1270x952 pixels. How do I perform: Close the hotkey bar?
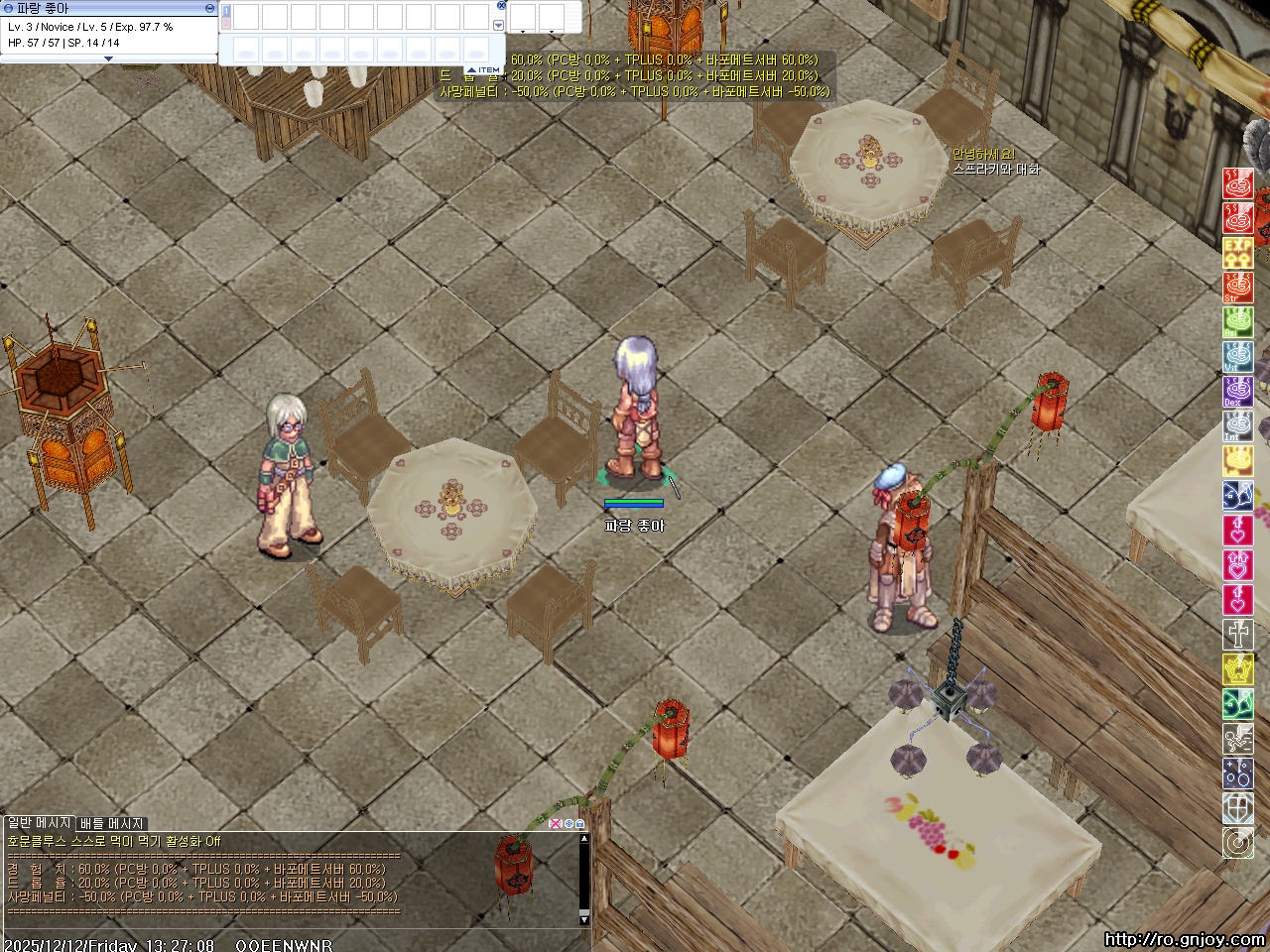[501, 5]
